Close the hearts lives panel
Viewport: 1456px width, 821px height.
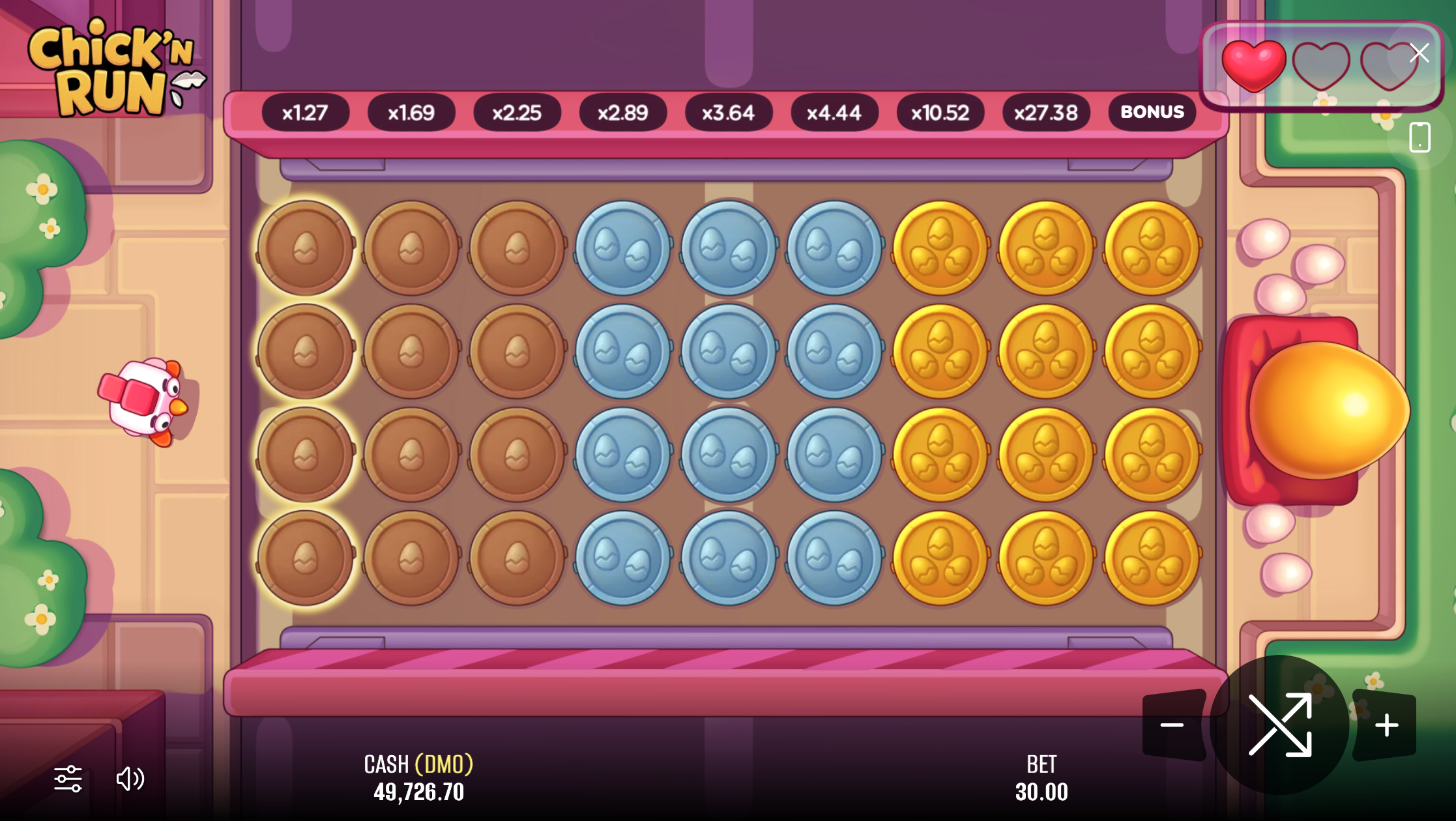tap(1419, 53)
